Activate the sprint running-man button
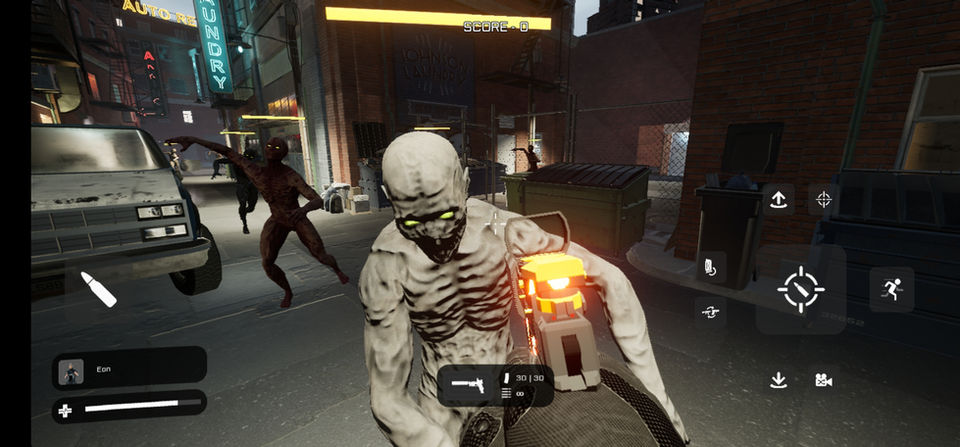Viewport: 960px width, 447px height. [x=891, y=290]
